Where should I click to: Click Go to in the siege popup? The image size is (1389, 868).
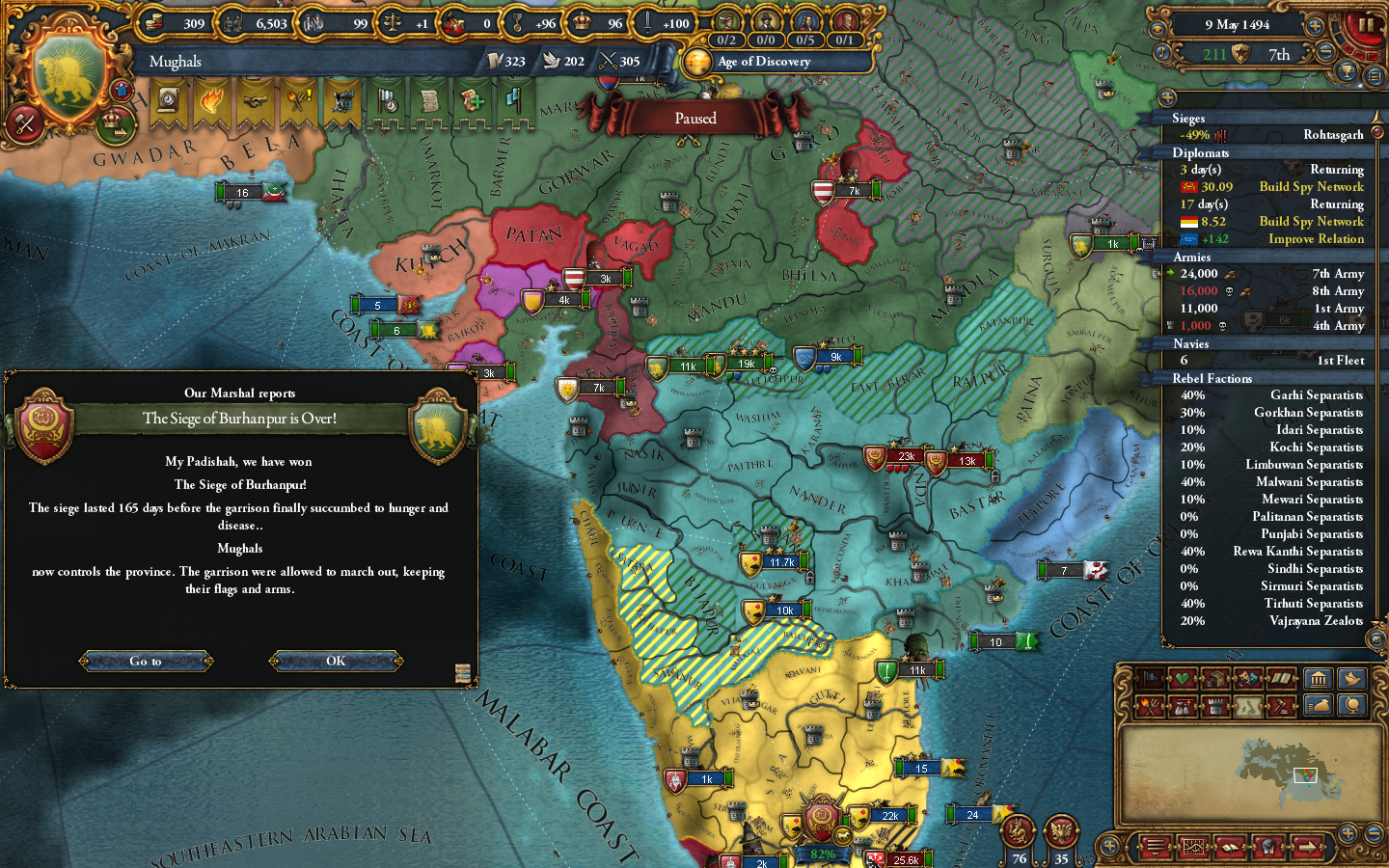coord(146,662)
